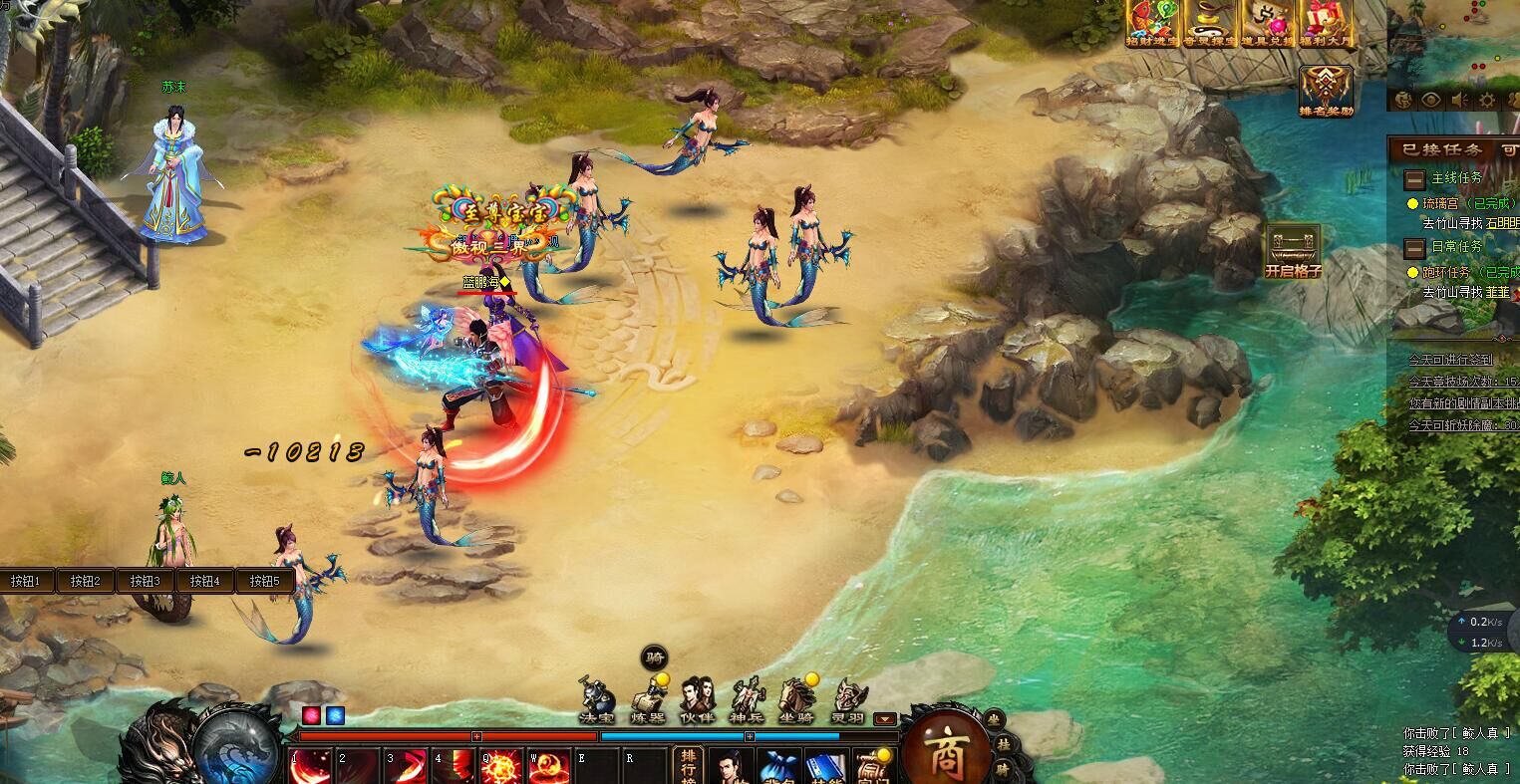Toggle the sound speaker icon
Screen dimensions: 1520x784
coord(1459,100)
